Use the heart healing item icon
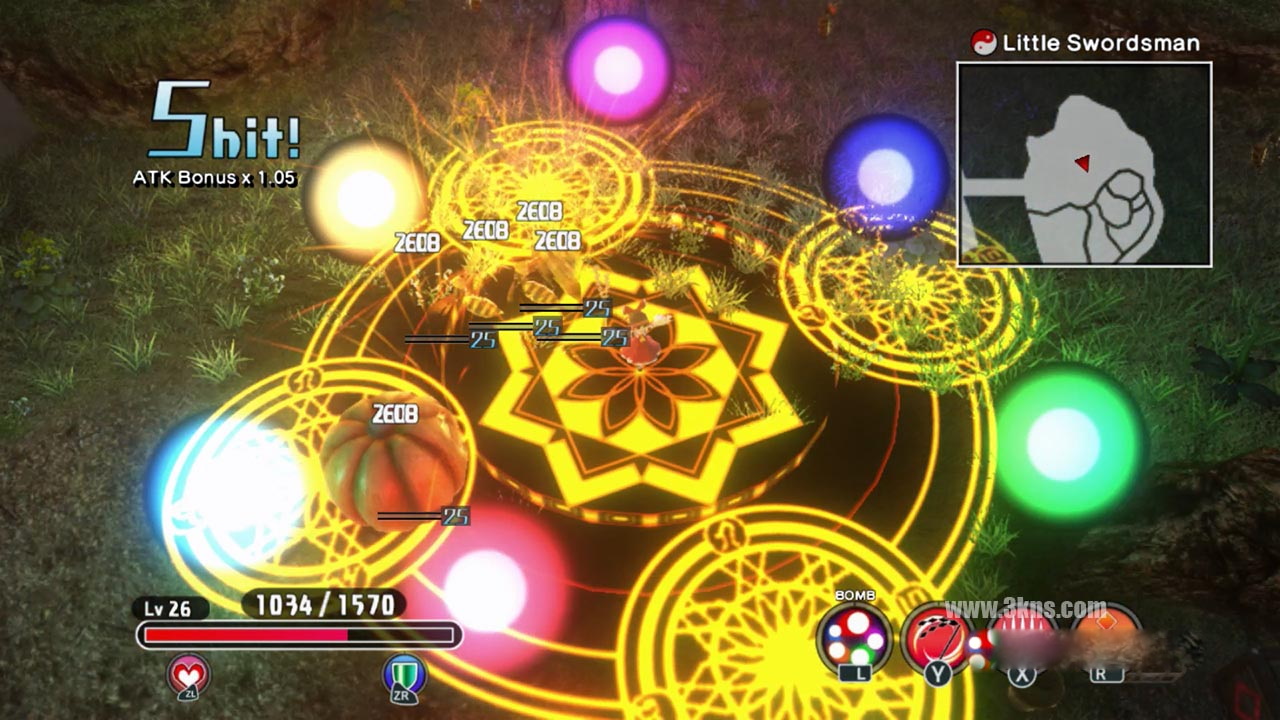The width and height of the screenshot is (1280, 720). click(189, 675)
